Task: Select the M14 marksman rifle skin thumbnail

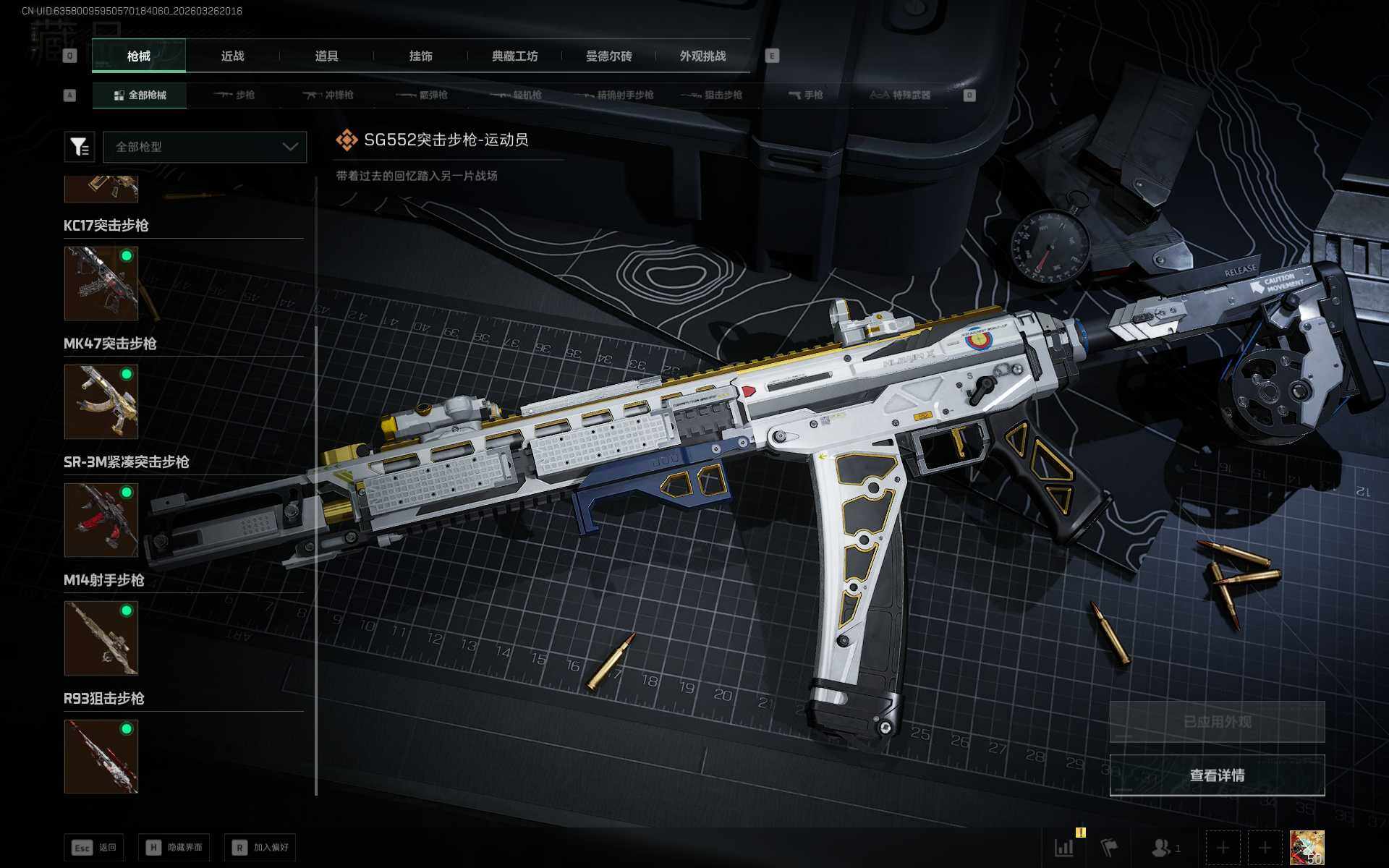Action: [101, 638]
